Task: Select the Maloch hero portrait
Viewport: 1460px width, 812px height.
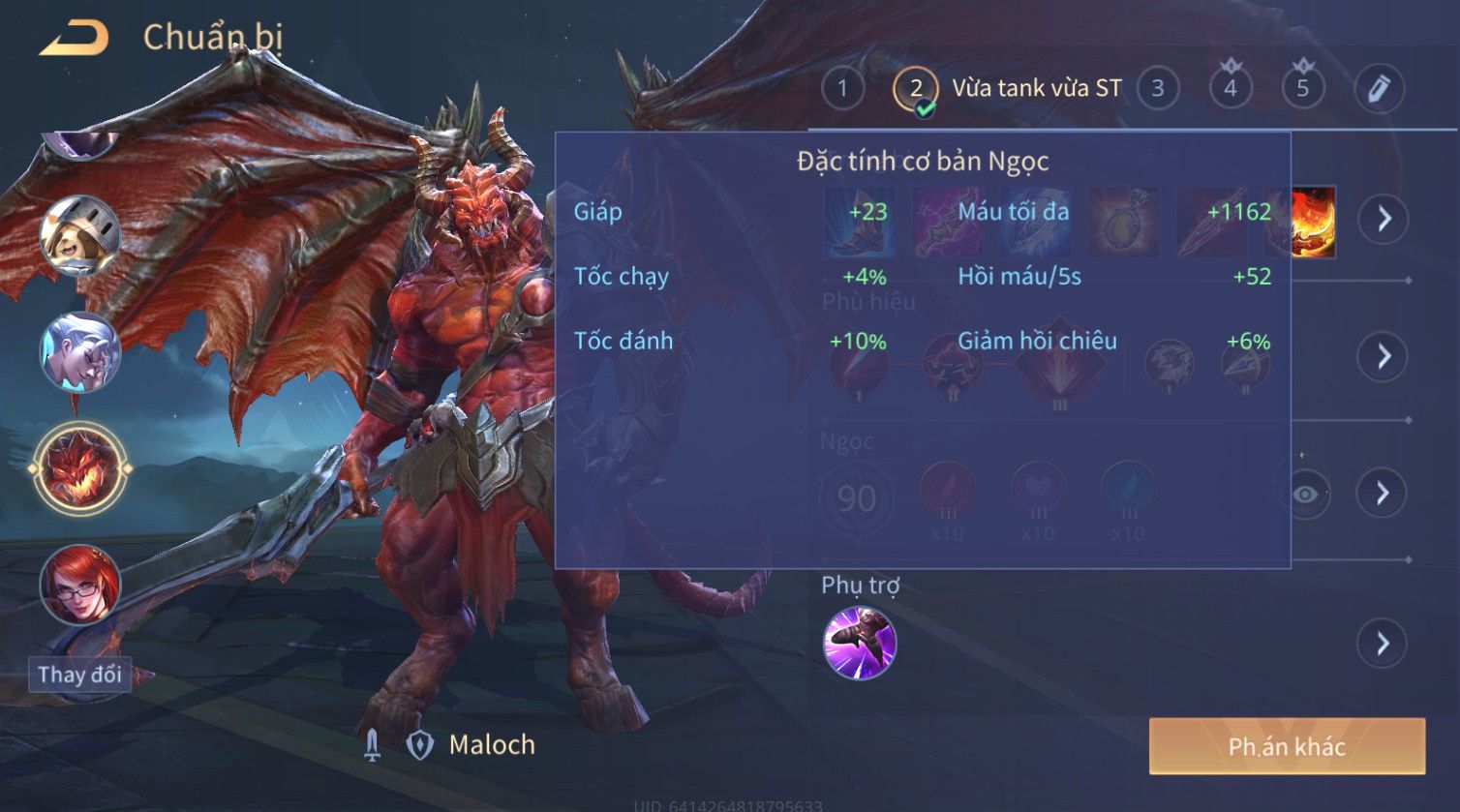Action: (80, 469)
